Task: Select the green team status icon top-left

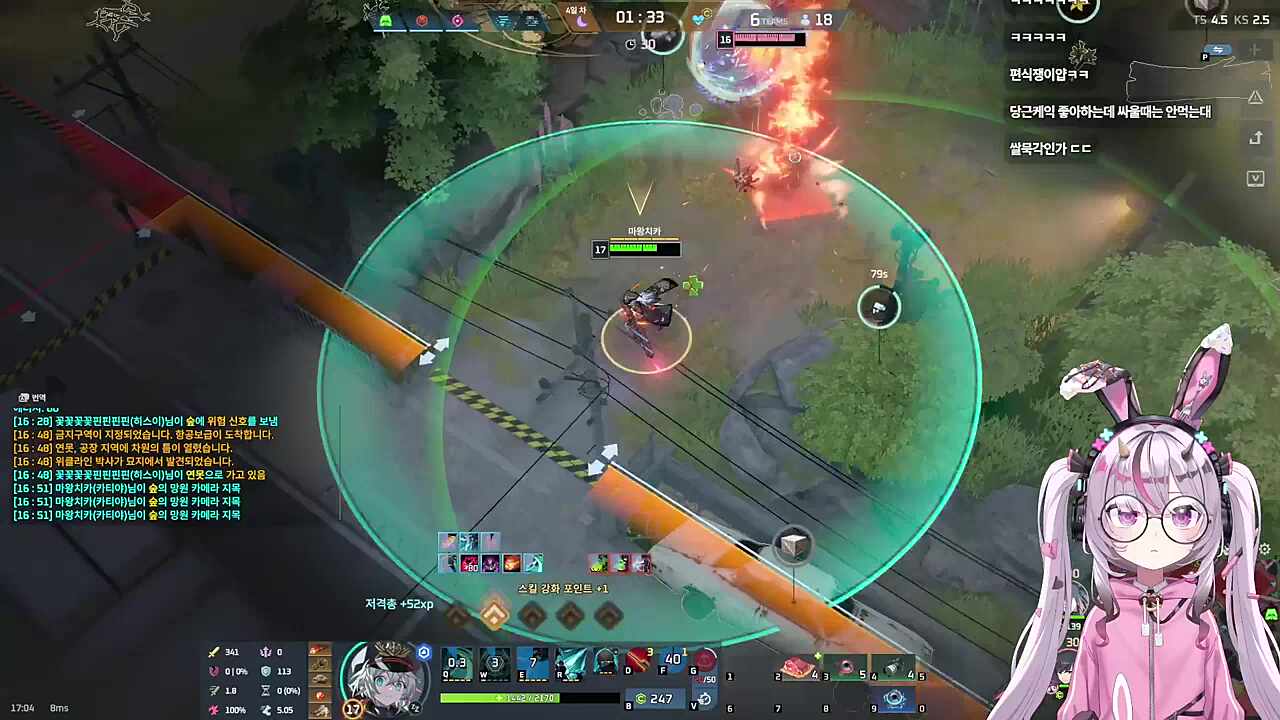Action: [387, 20]
